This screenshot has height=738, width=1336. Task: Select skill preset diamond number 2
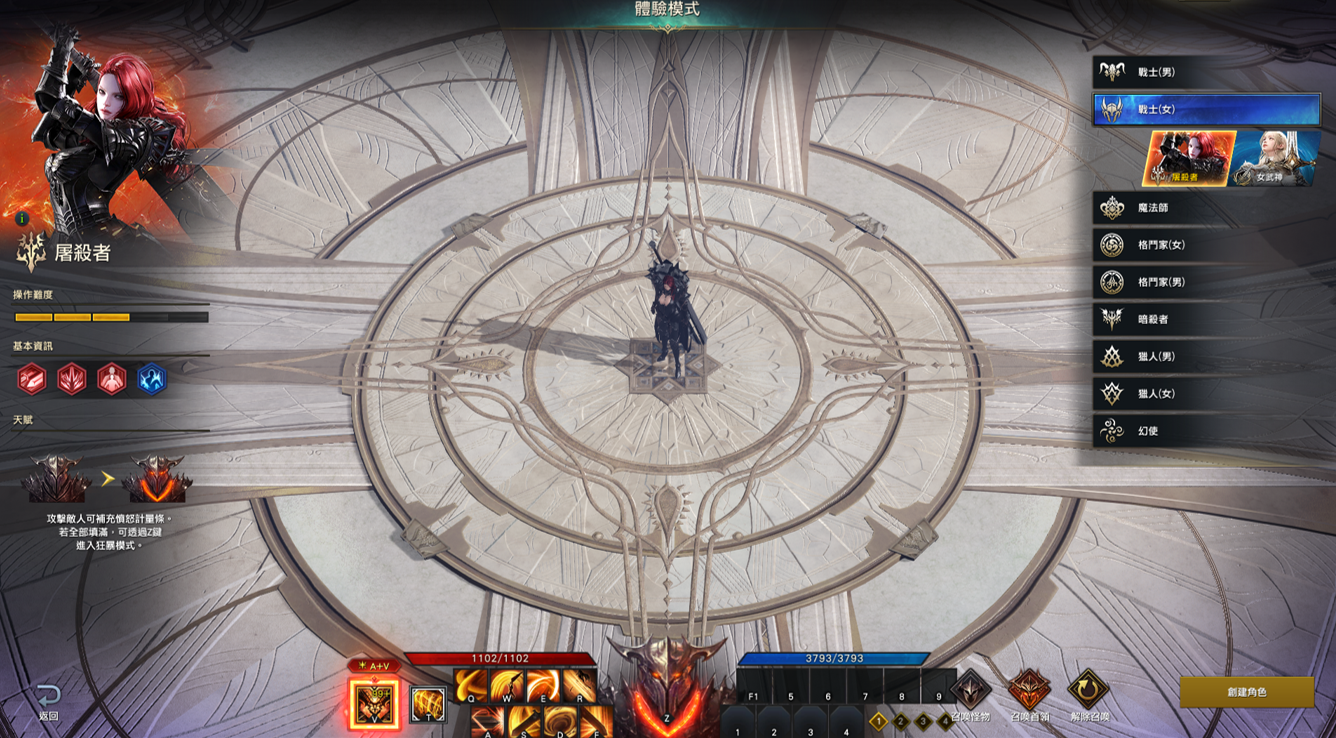coord(901,721)
